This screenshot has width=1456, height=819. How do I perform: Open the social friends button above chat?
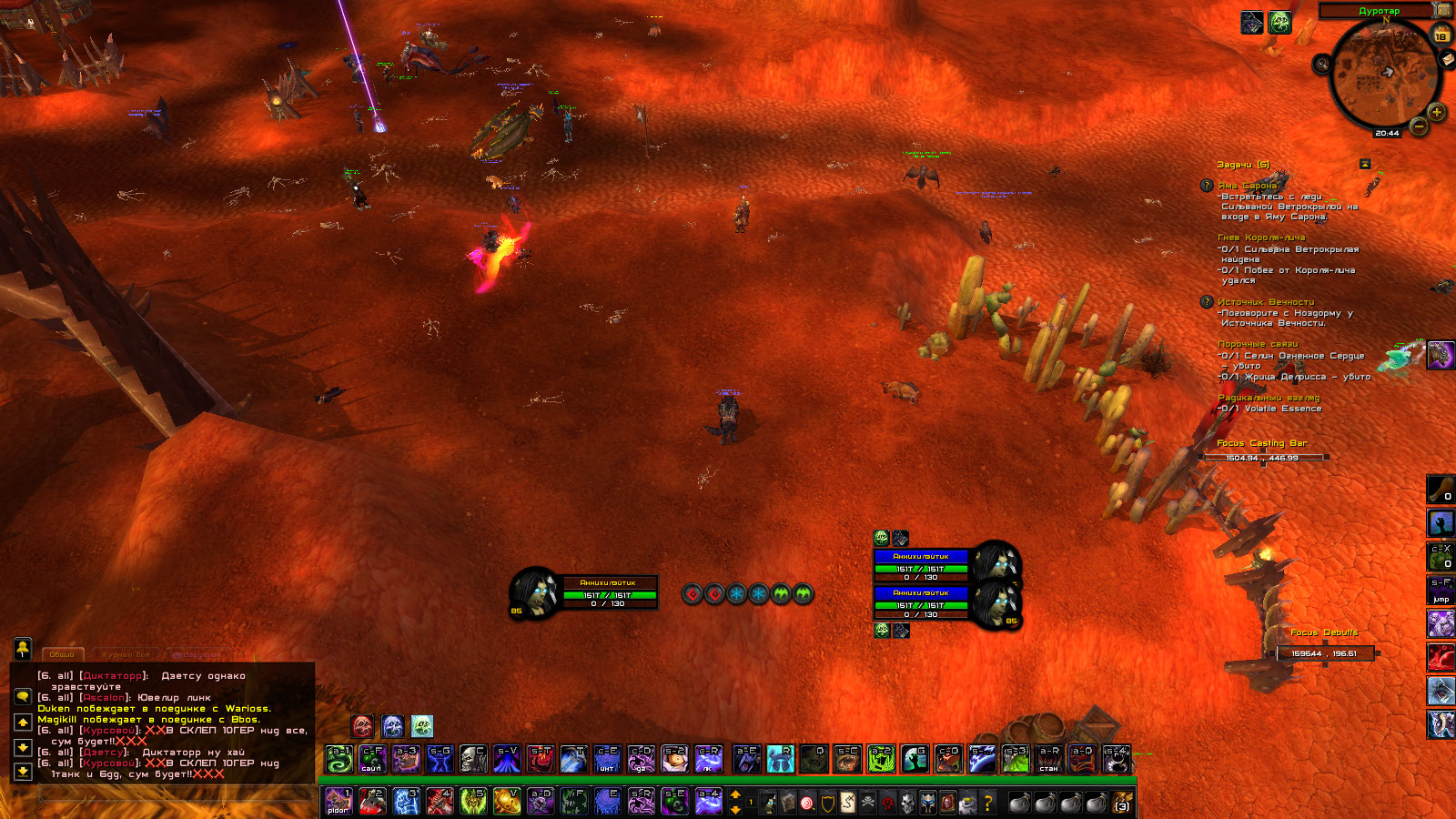23,648
